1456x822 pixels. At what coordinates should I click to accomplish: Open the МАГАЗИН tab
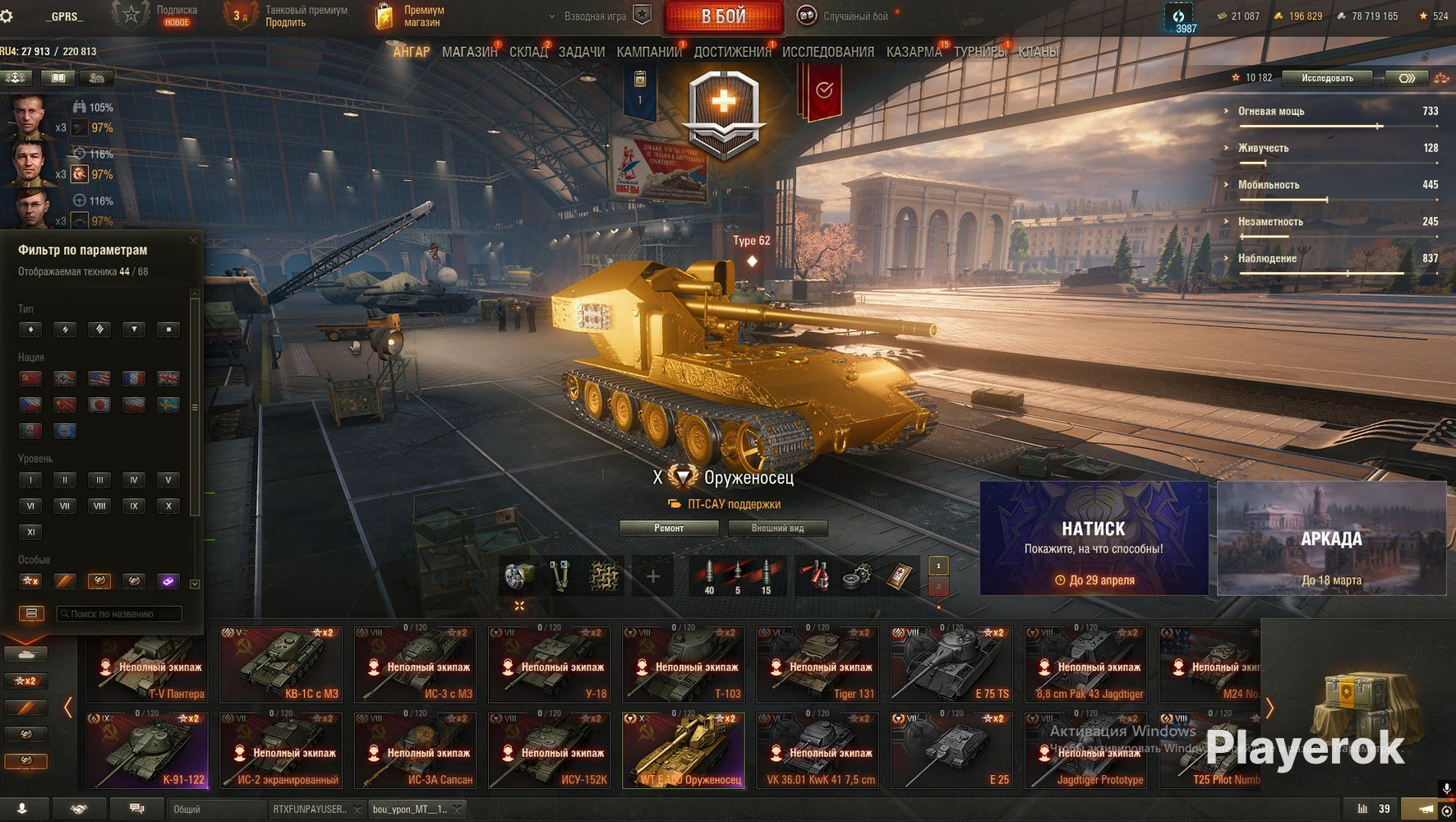coord(469,52)
